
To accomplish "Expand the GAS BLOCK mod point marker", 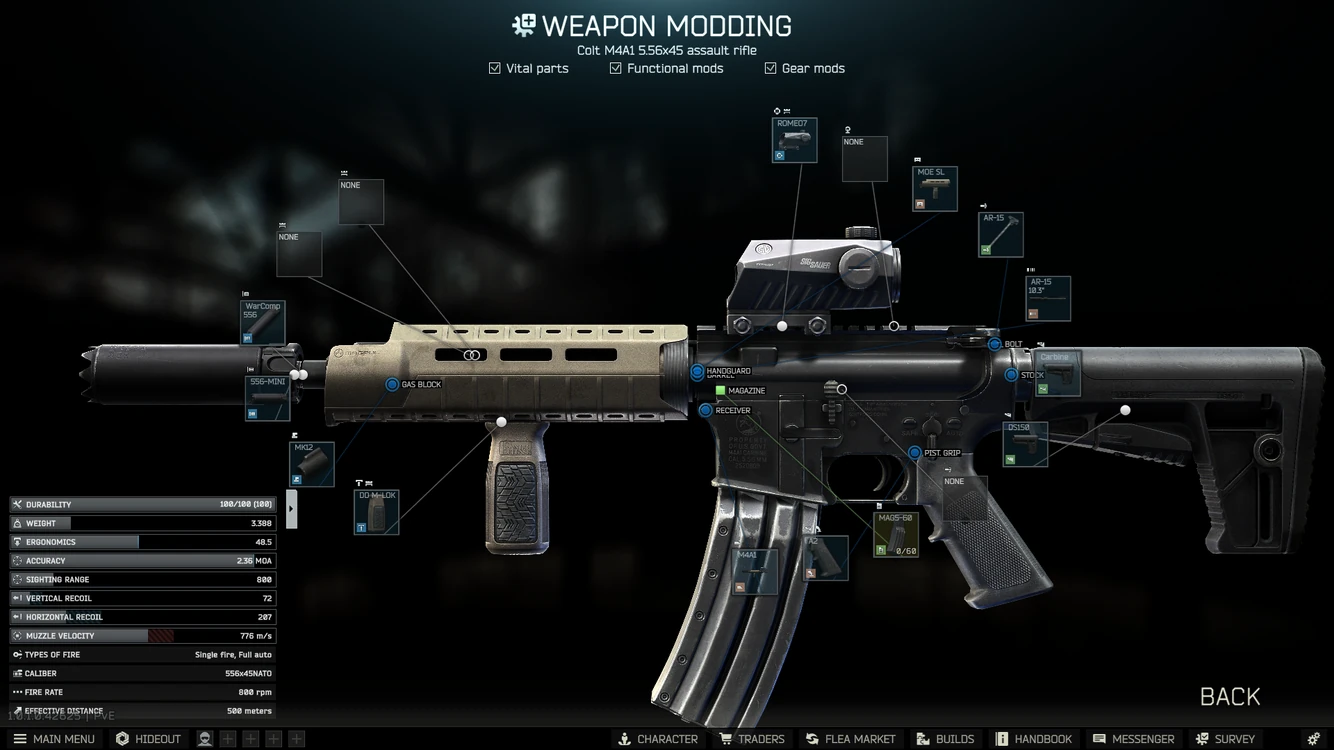I will pyautogui.click(x=393, y=383).
